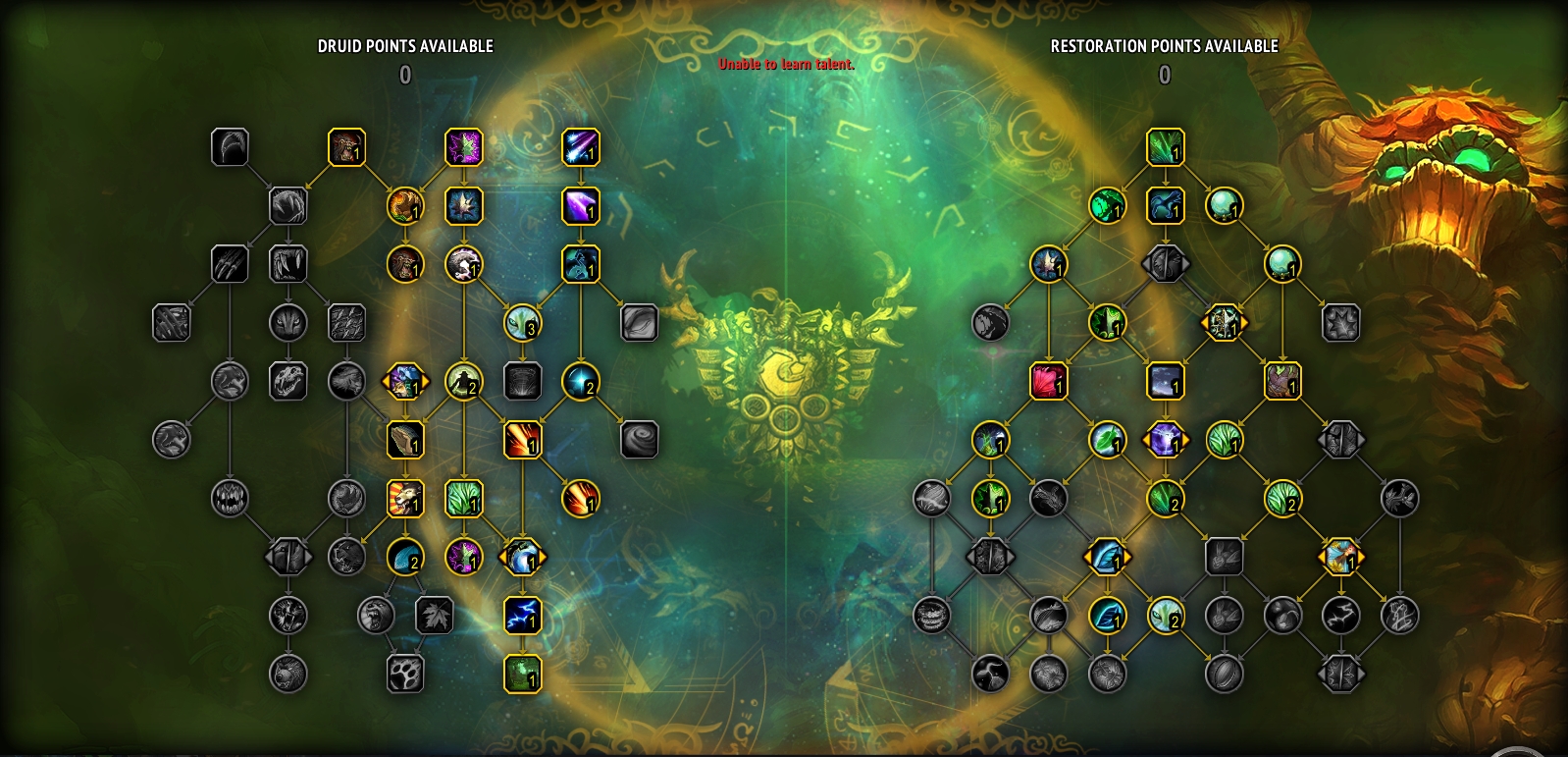Select the Feline Swiftness talent with 3 ranks
The image size is (1568, 757).
click(x=523, y=324)
